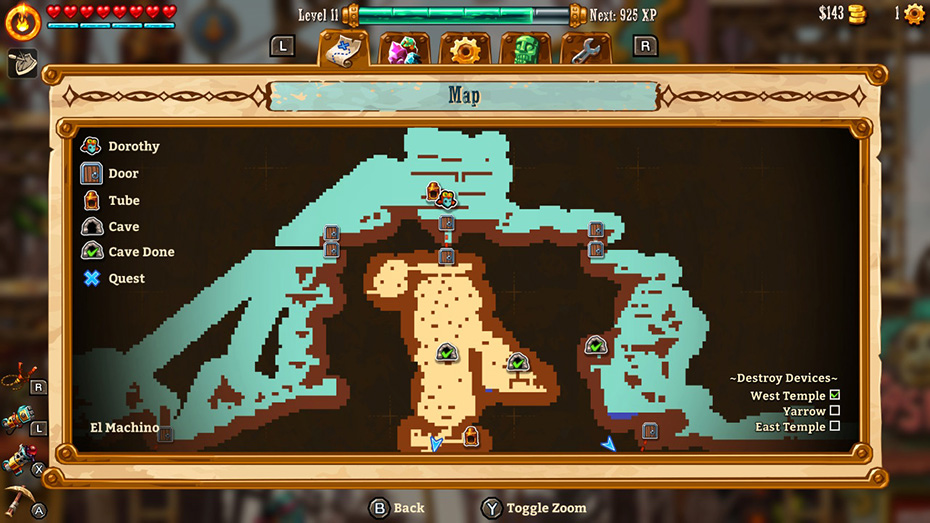
Task: Click the Dorothy marker on the map
Action: pos(447,199)
